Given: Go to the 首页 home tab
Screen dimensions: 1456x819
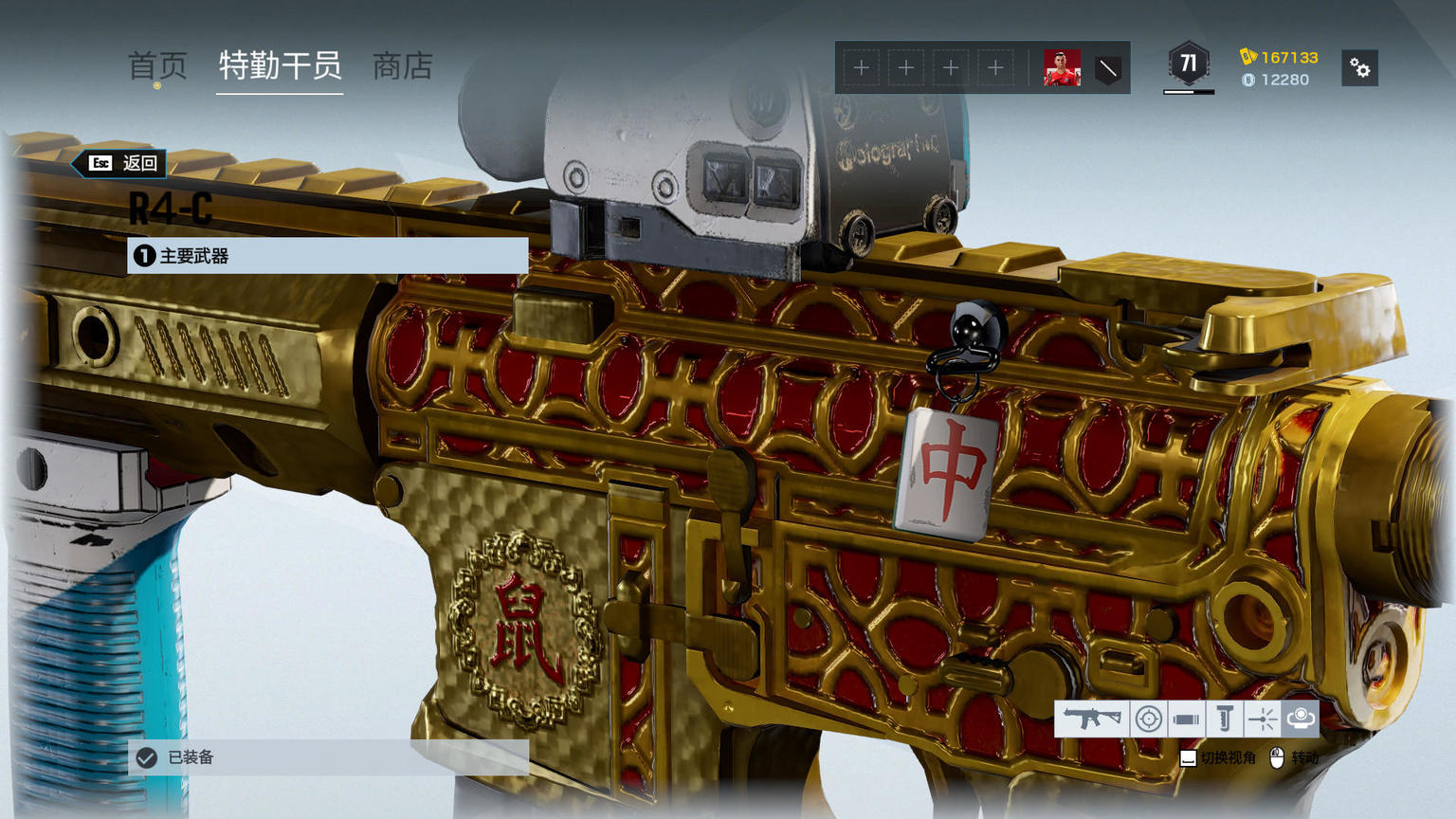Looking at the screenshot, I should pos(157,66).
